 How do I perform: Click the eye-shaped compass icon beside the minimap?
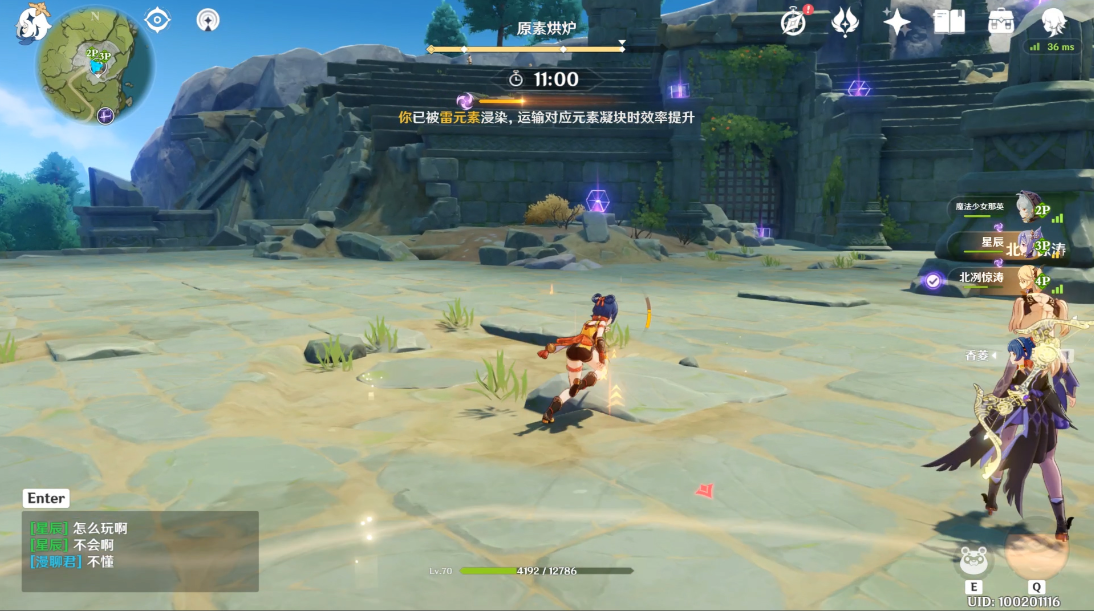point(157,19)
